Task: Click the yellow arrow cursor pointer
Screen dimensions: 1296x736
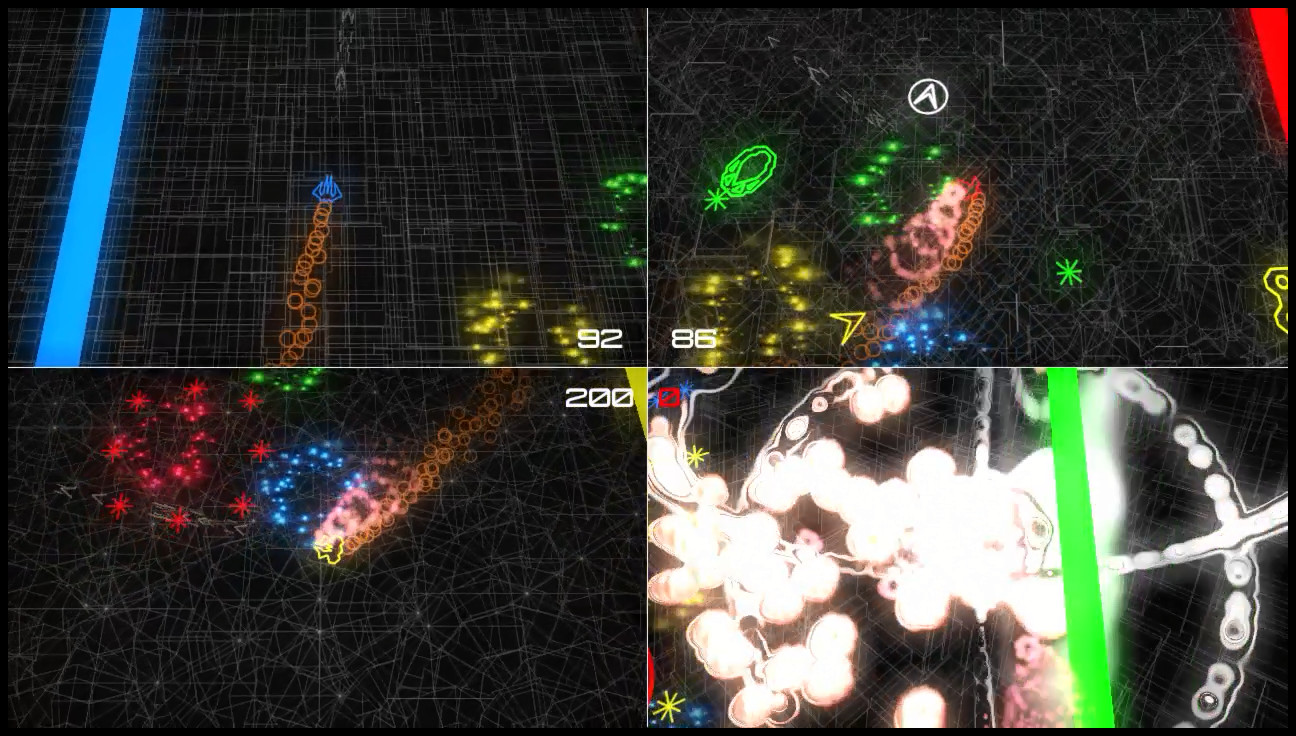Action: (x=846, y=323)
